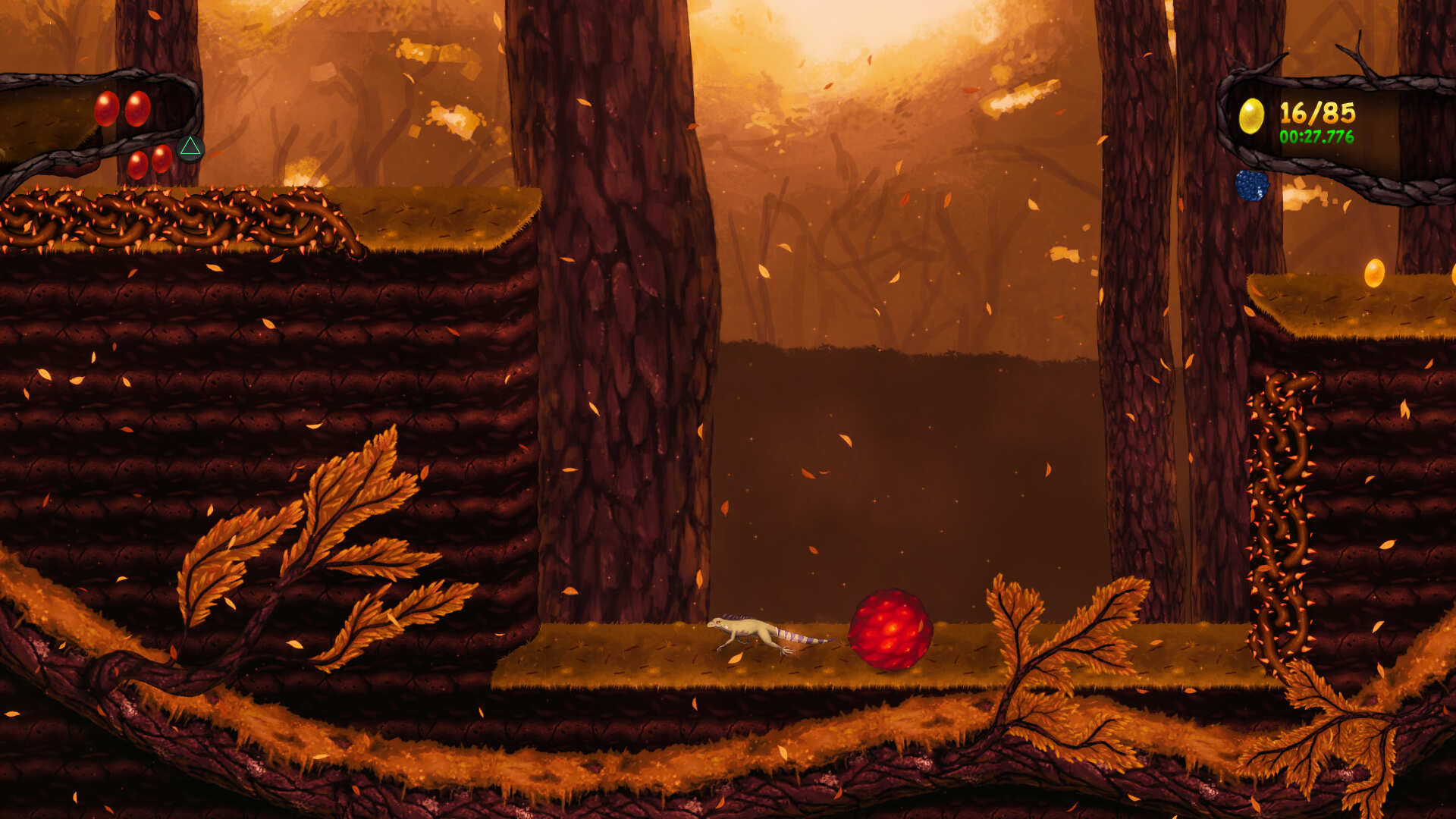Click the upper pair of red eggs

(124, 108)
